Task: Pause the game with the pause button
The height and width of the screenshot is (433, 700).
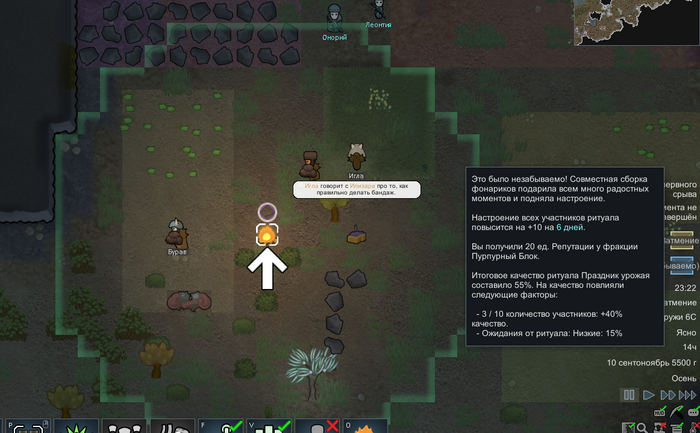Action: 629,396
